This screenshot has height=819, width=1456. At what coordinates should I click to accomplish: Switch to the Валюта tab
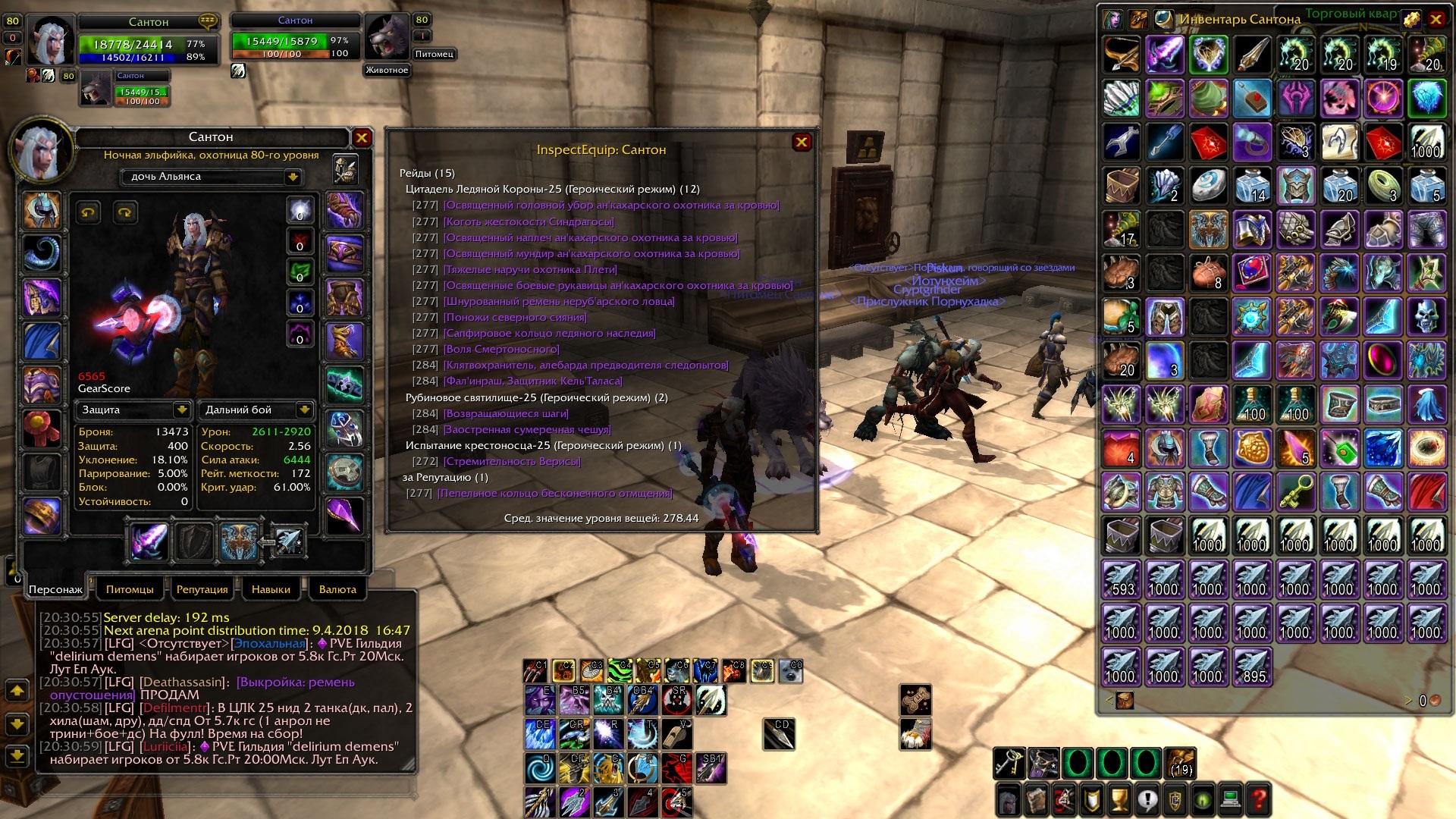[337, 589]
